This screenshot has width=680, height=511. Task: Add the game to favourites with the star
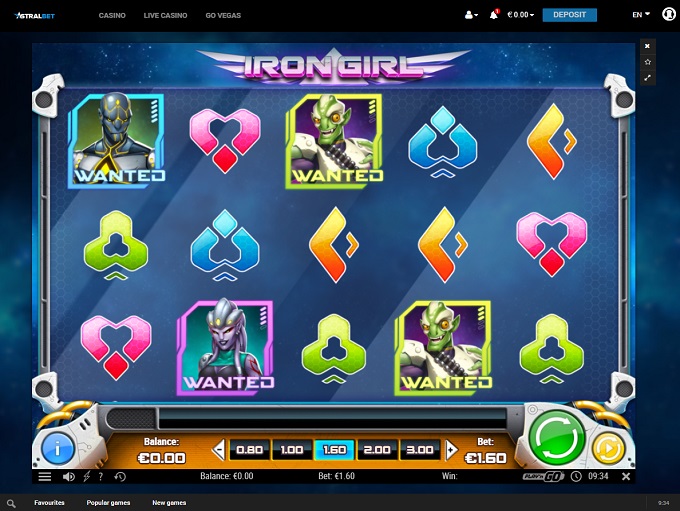[647, 62]
